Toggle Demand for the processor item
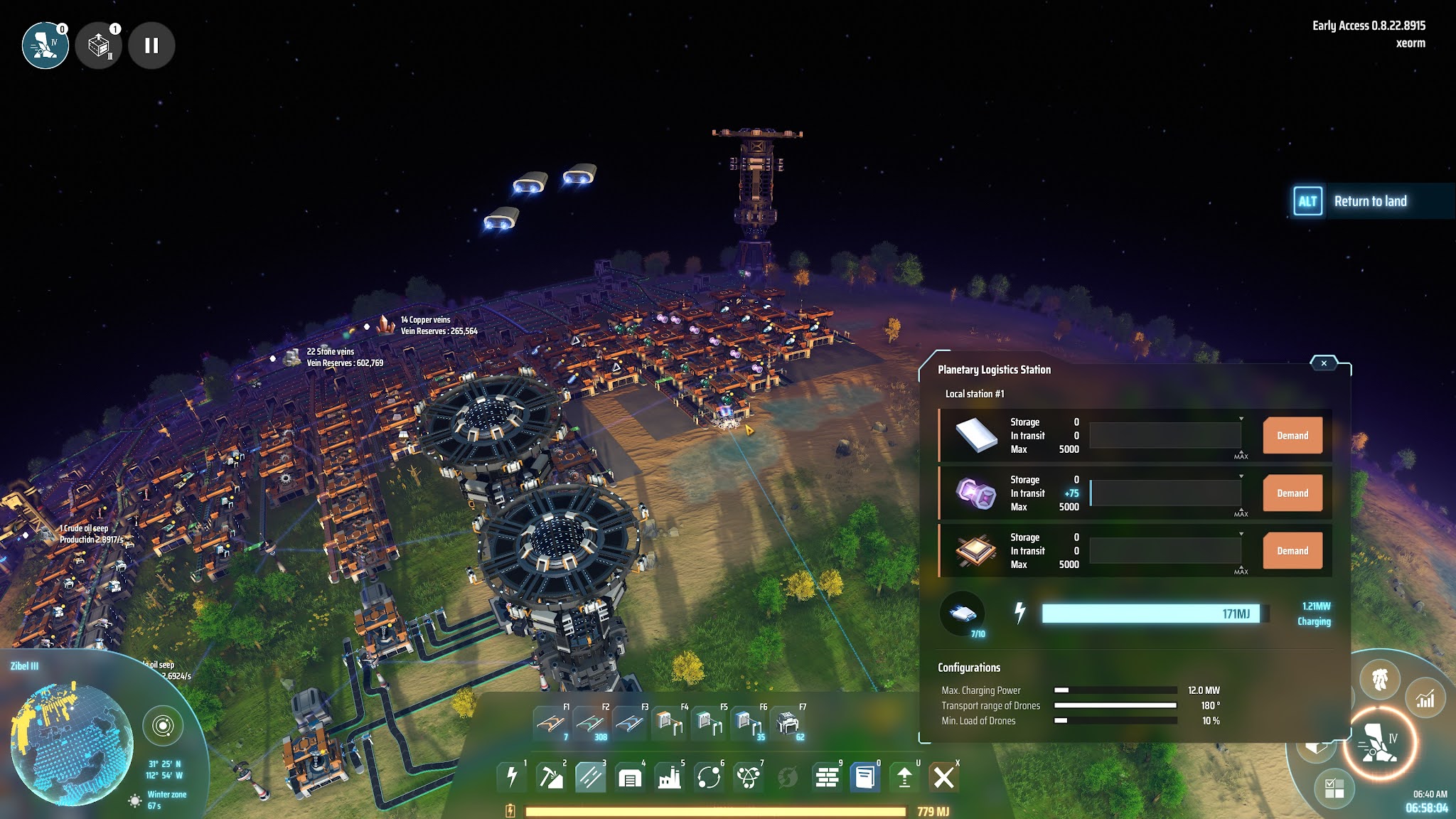The image size is (1456, 819). pos(1292,551)
